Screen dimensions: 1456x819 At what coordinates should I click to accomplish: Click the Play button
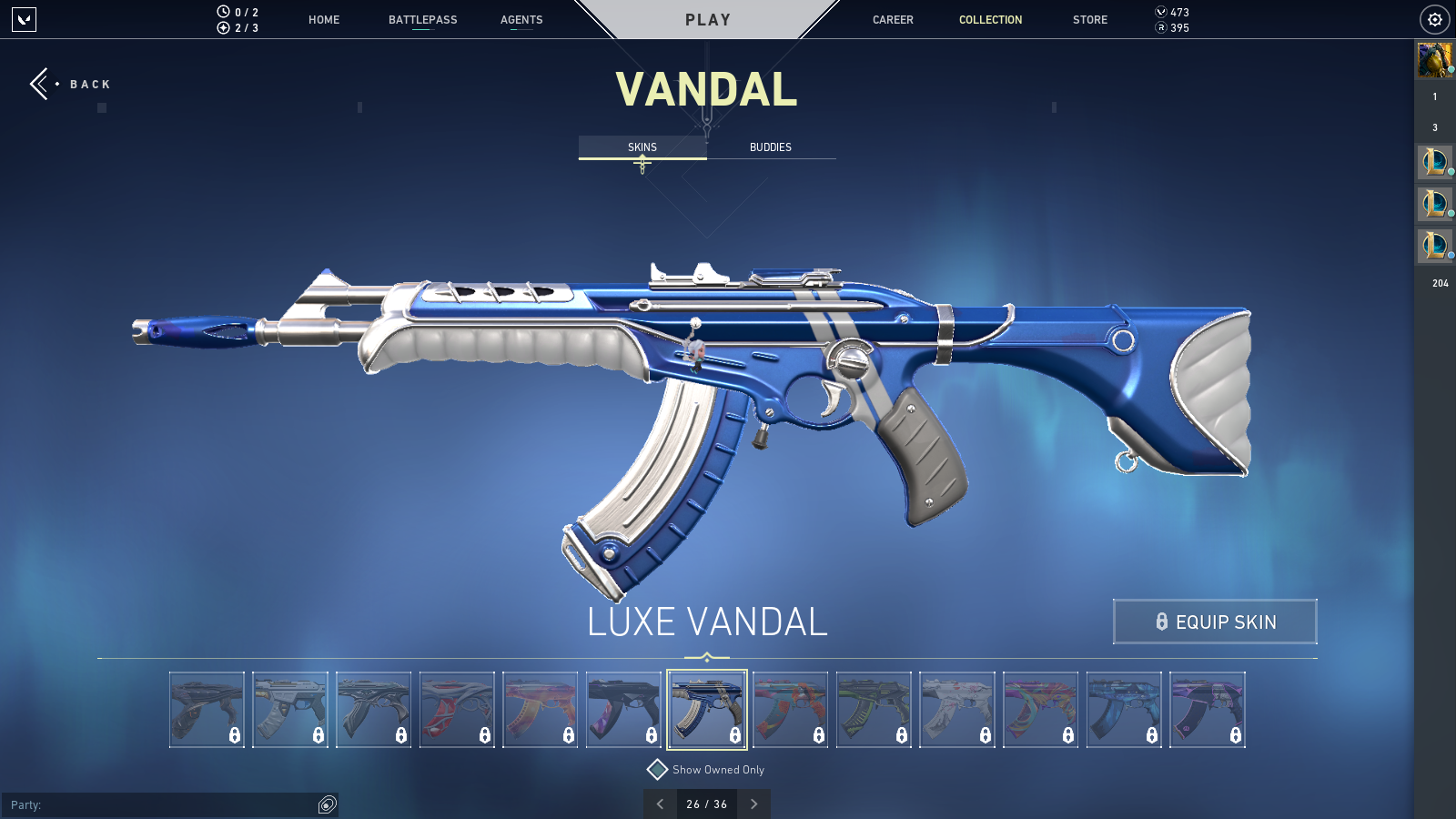[x=708, y=20]
